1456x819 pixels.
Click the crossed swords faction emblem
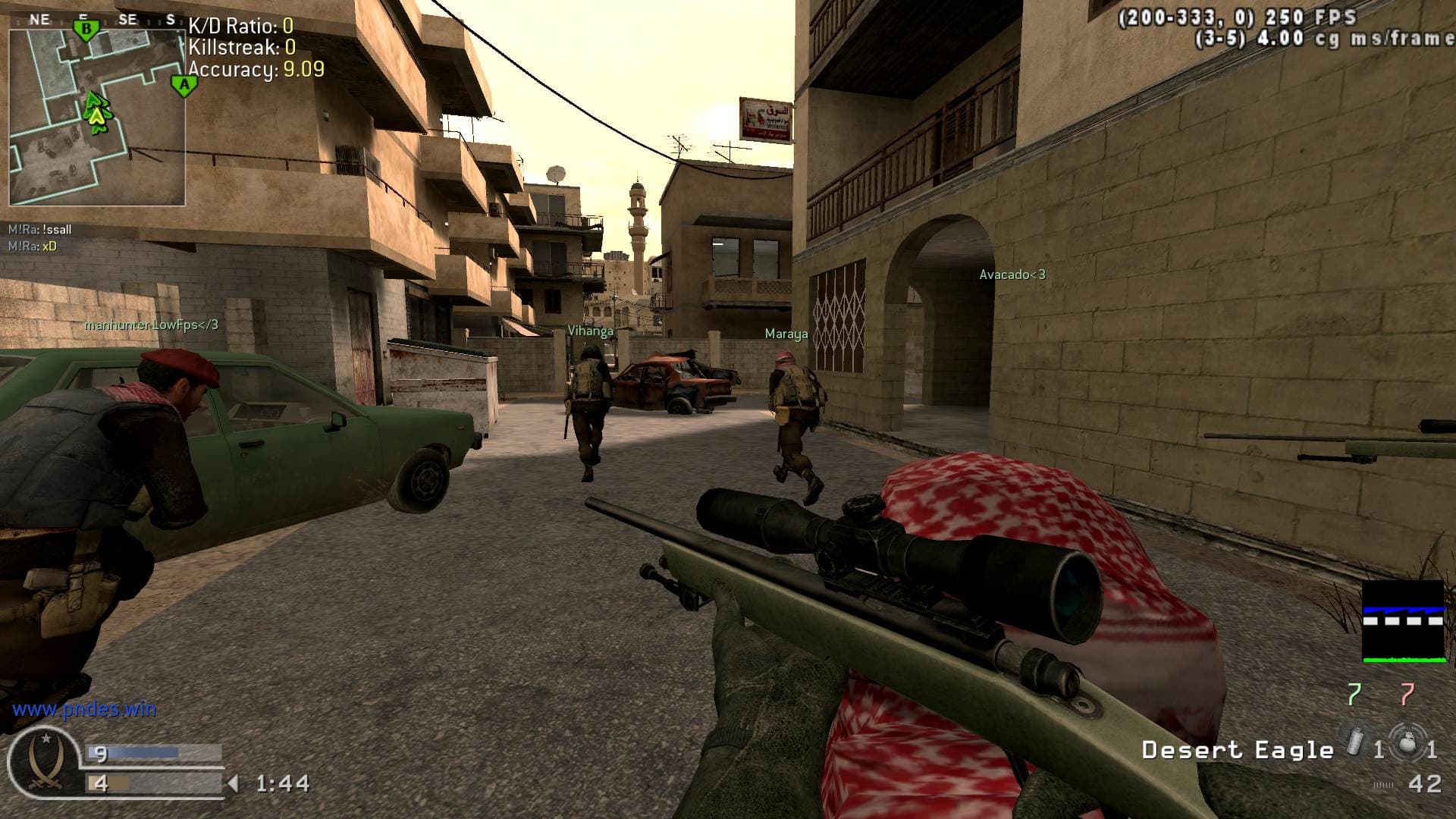(43, 762)
